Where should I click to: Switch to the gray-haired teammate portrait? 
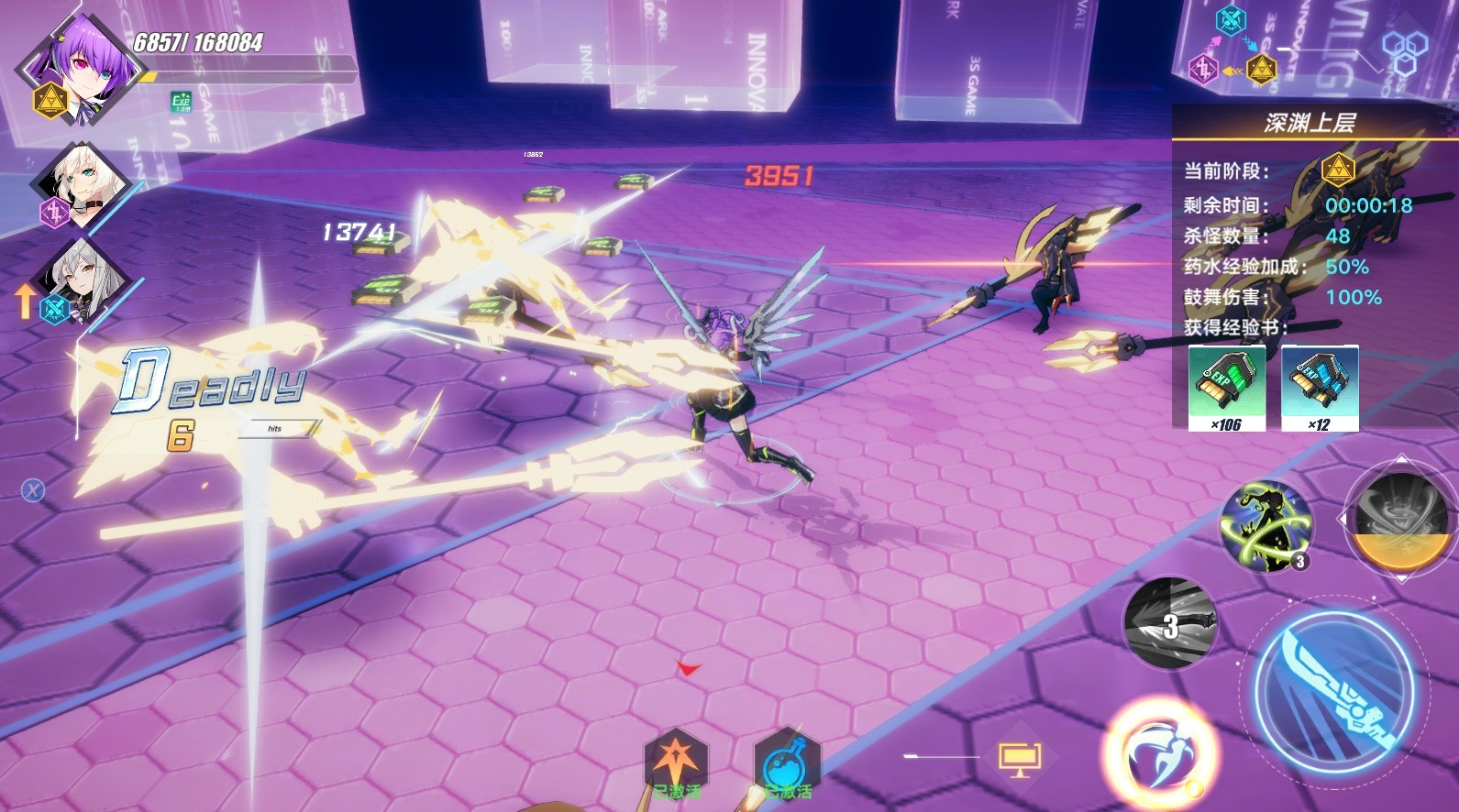[x=83, y=278]
